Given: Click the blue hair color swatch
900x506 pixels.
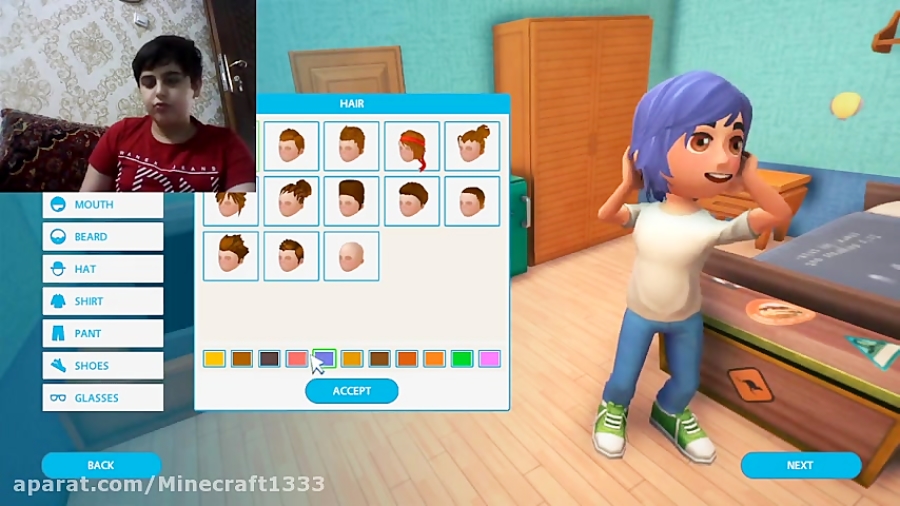Looking at the screenshot, I should click(x=324, y=358).
